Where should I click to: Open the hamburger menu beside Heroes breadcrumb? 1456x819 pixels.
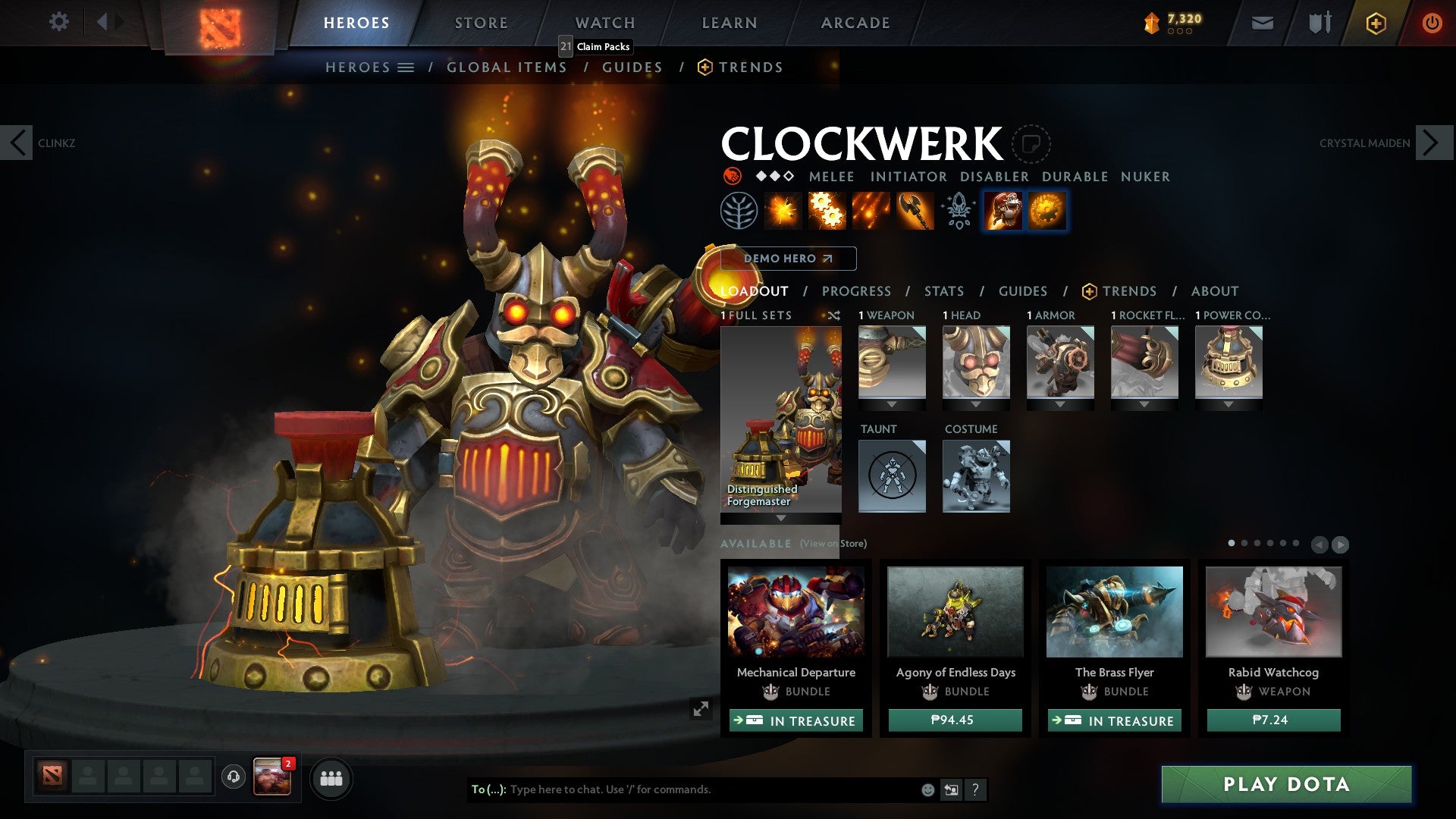tap(406, 67)
